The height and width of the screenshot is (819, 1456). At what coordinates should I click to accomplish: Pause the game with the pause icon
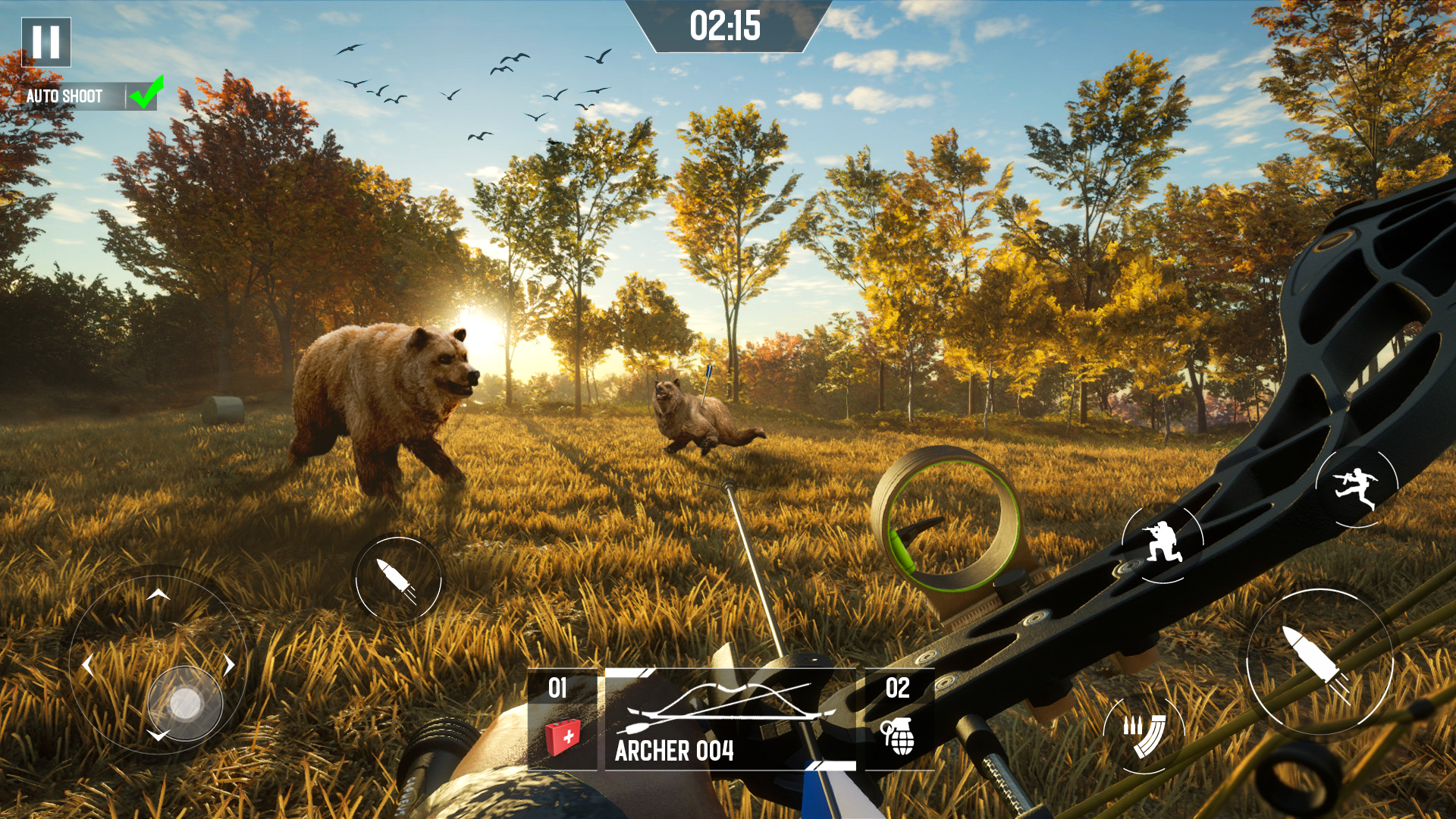point(45,43)
